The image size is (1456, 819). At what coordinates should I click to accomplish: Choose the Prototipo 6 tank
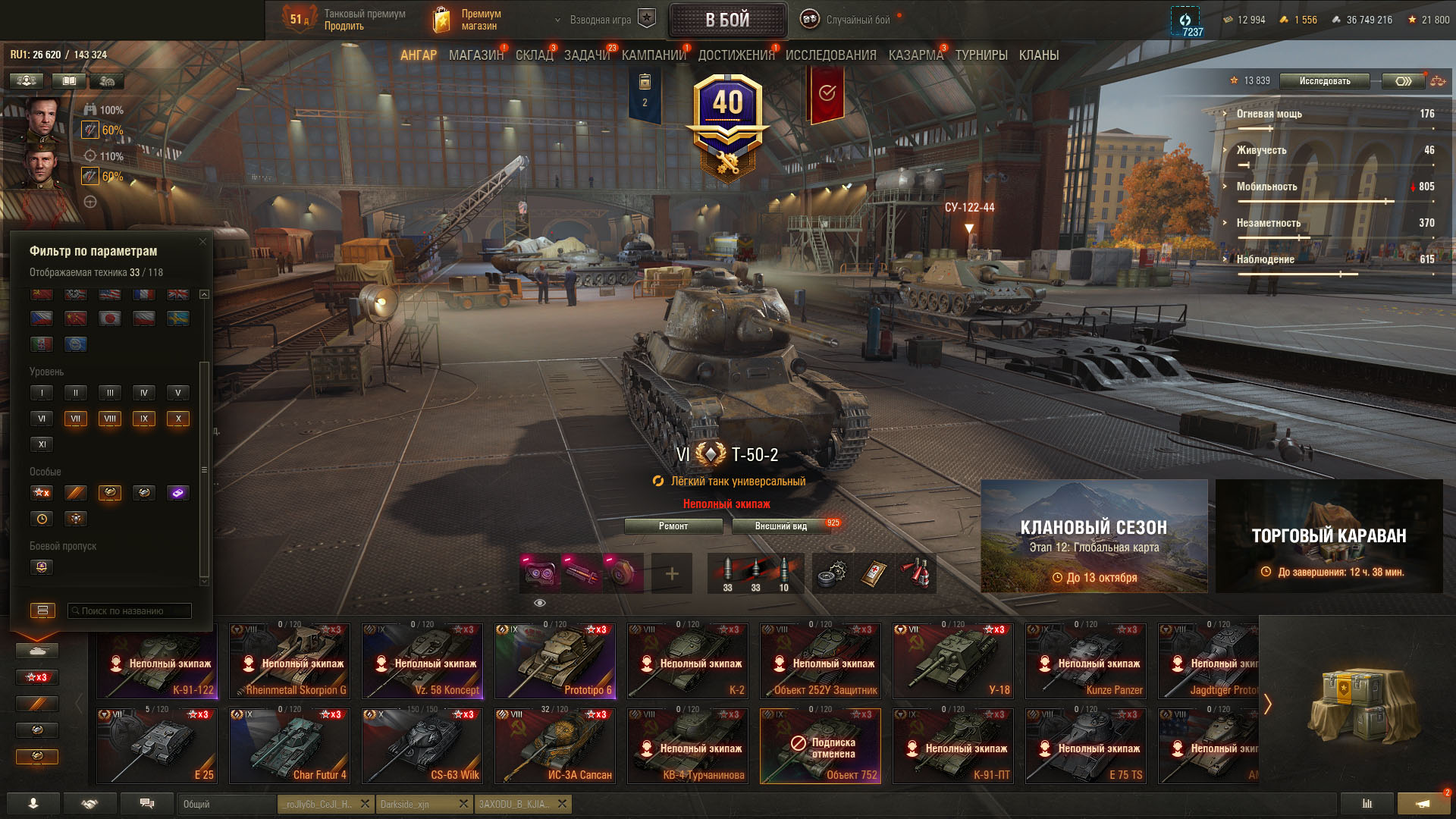pyautogui.click(x=555, y=661)
